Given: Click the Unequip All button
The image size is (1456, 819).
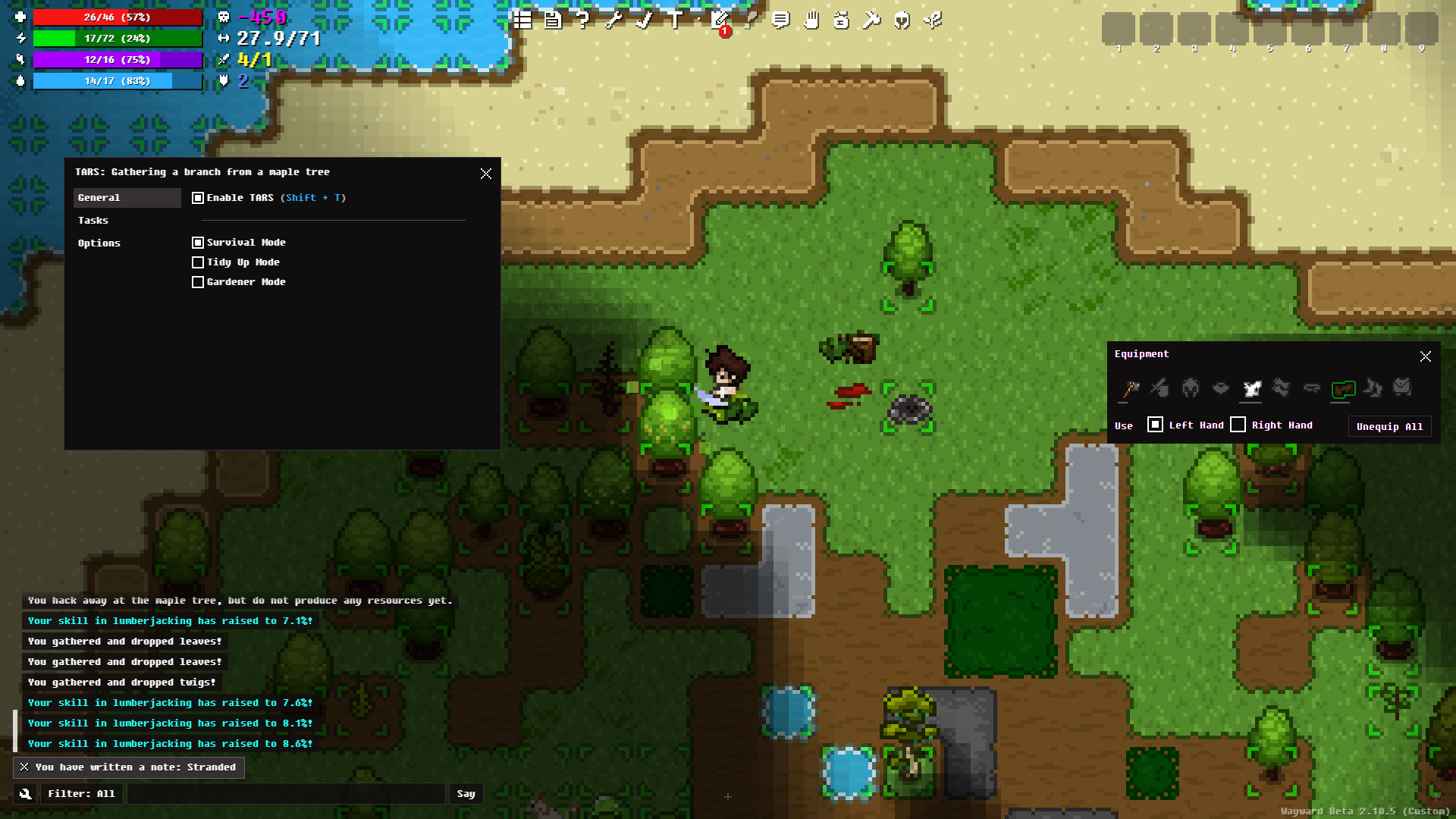Looking at the screenshot, I should click(1389, 426).
